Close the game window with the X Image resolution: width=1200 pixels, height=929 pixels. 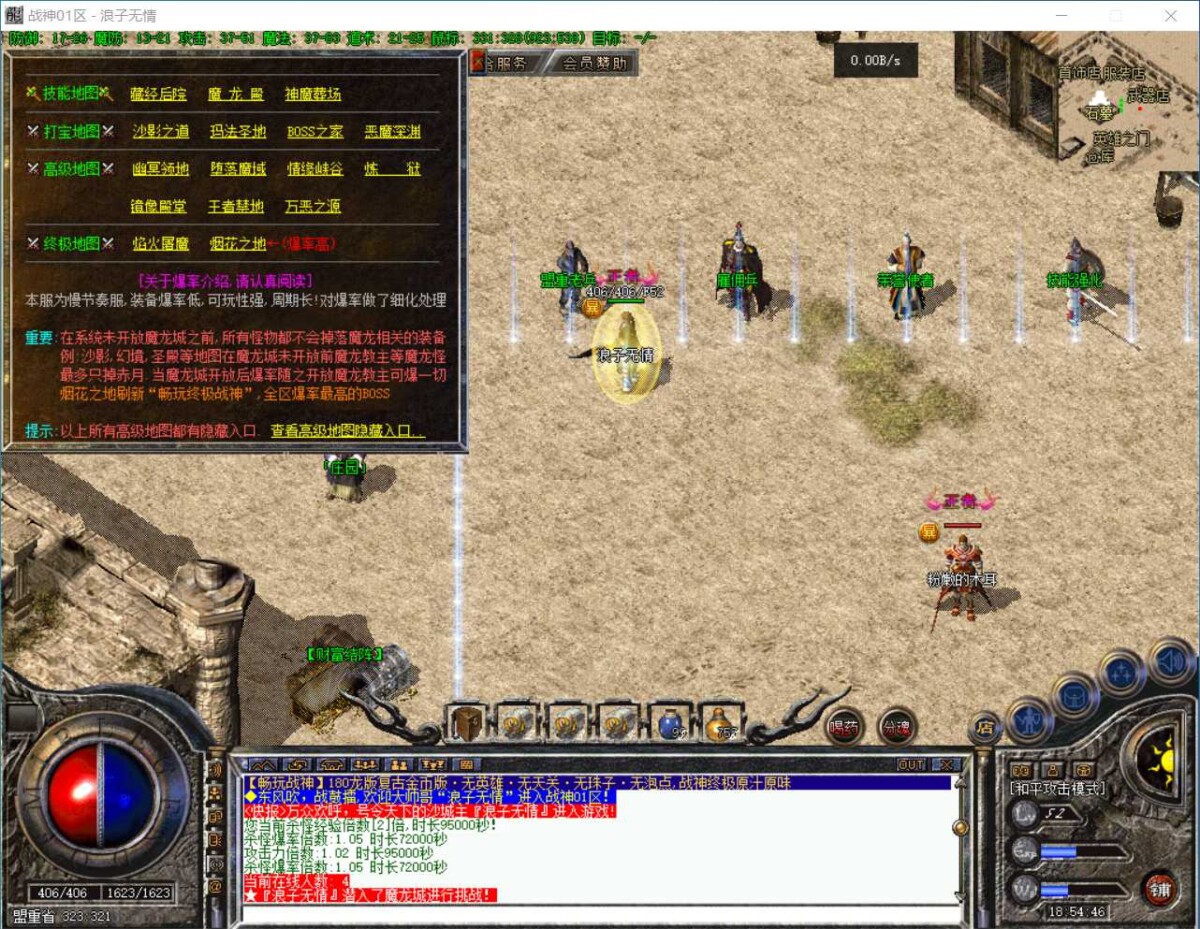click(x=1171, y=16)
